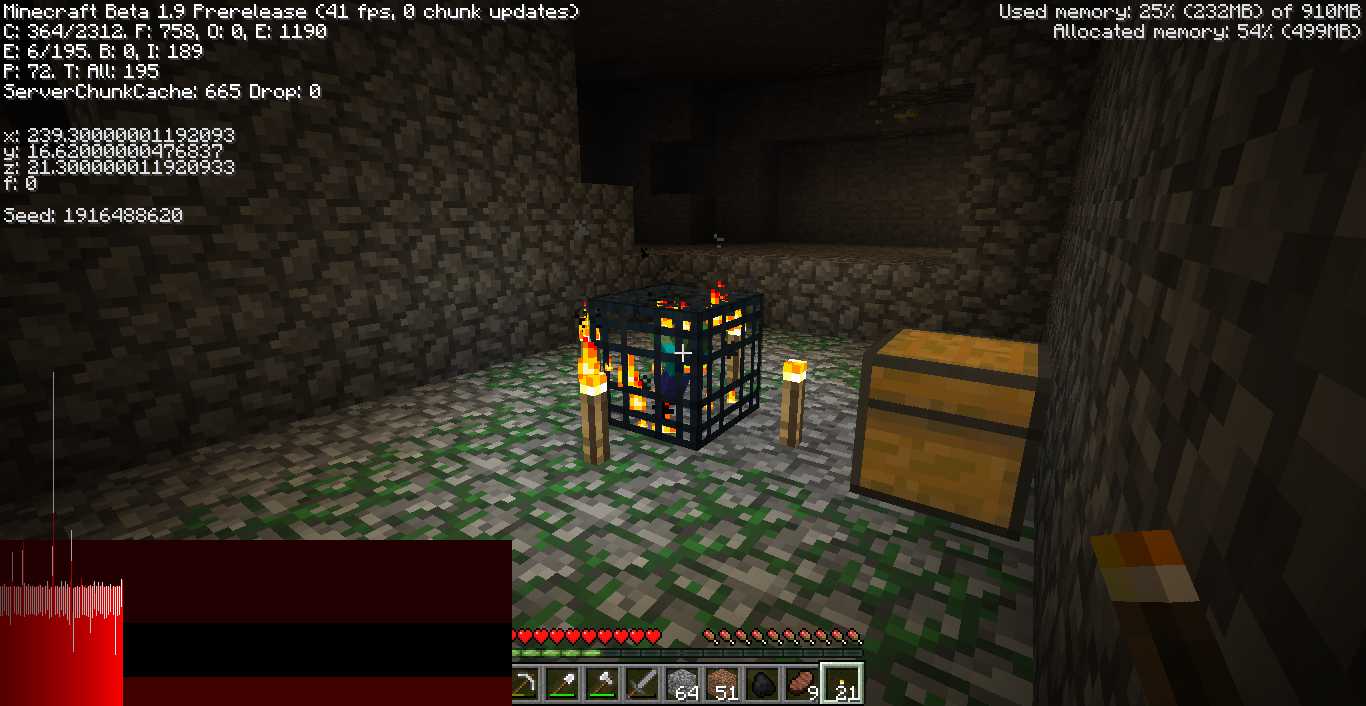Equip the sword from the hotbar
The image size is (1366, 706).
point(642,685)
